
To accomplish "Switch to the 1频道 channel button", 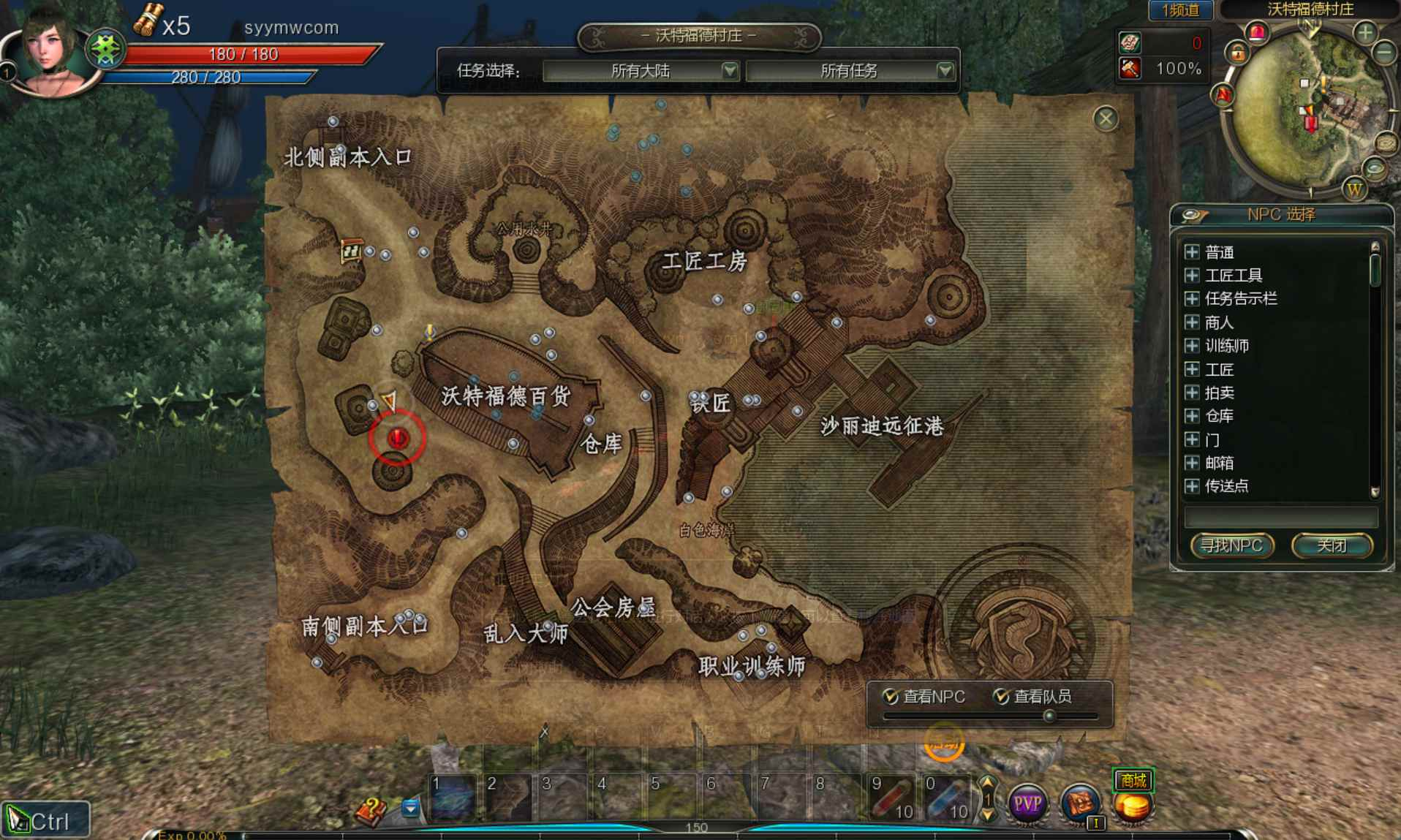I will point(1180,11).
